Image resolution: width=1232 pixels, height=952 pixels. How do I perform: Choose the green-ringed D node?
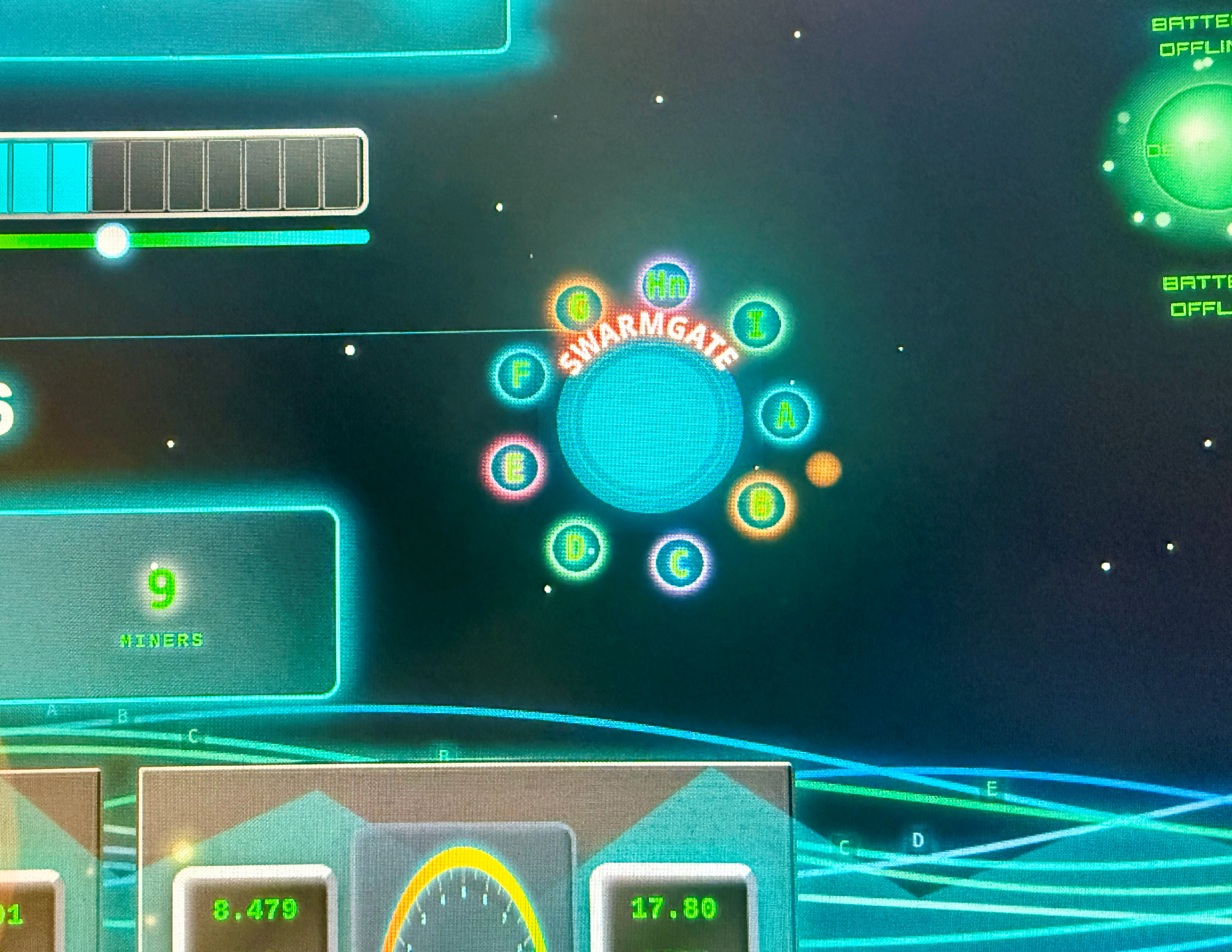tap(576, 548)
